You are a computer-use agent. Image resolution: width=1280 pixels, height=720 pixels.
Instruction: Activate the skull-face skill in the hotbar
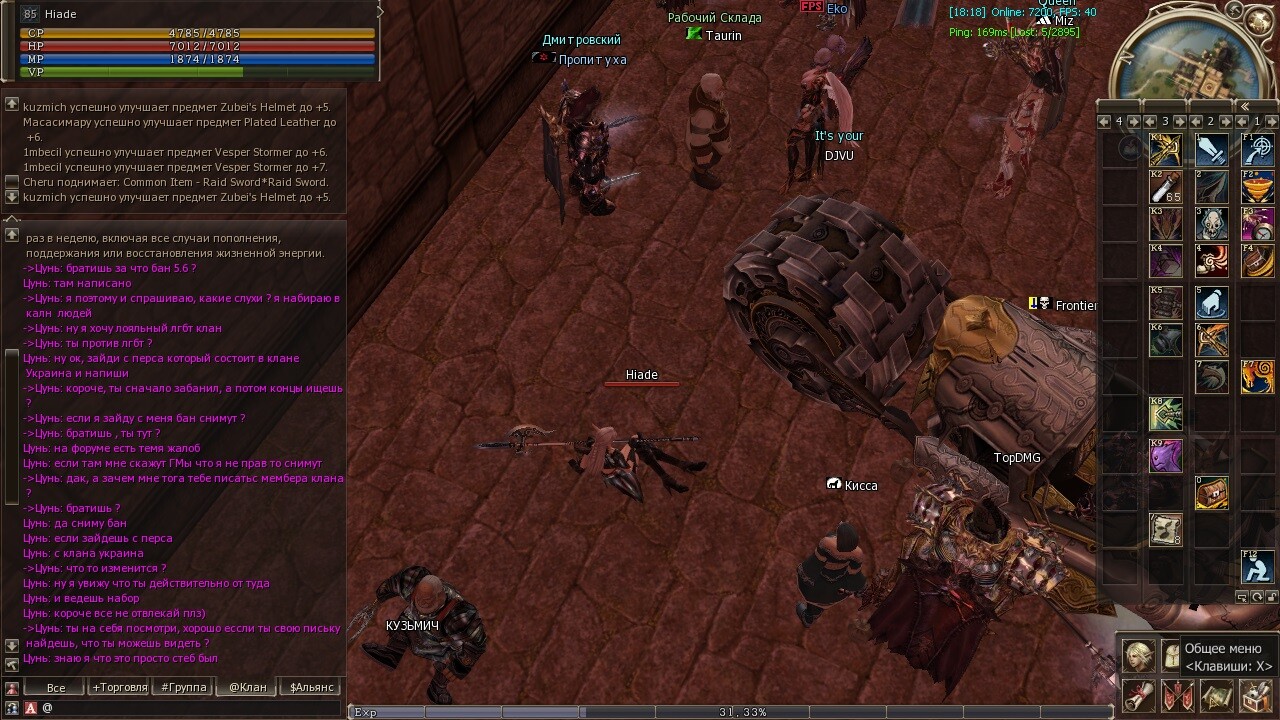tap(1212, 223)
